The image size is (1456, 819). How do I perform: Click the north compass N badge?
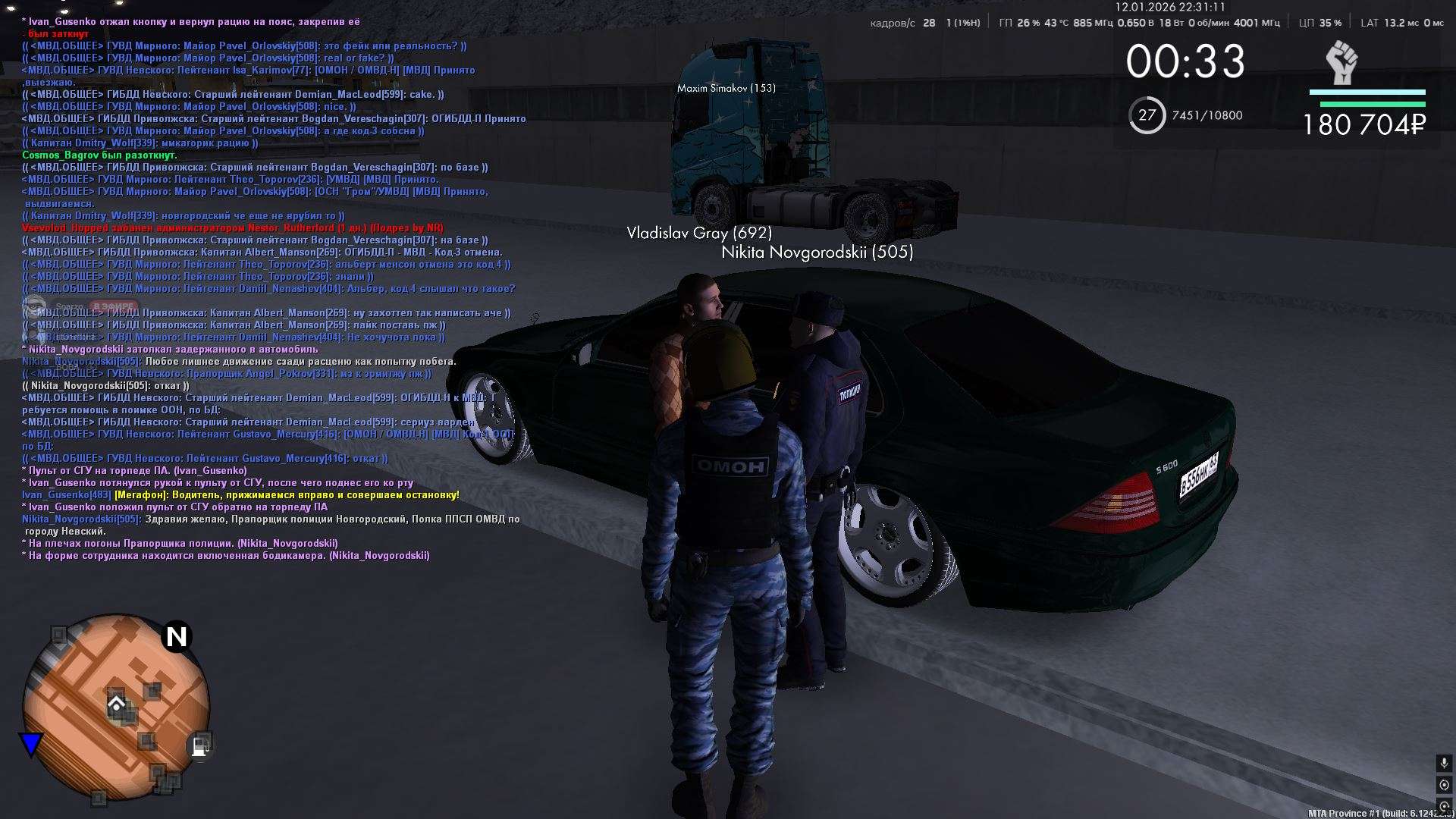[177, 636]
